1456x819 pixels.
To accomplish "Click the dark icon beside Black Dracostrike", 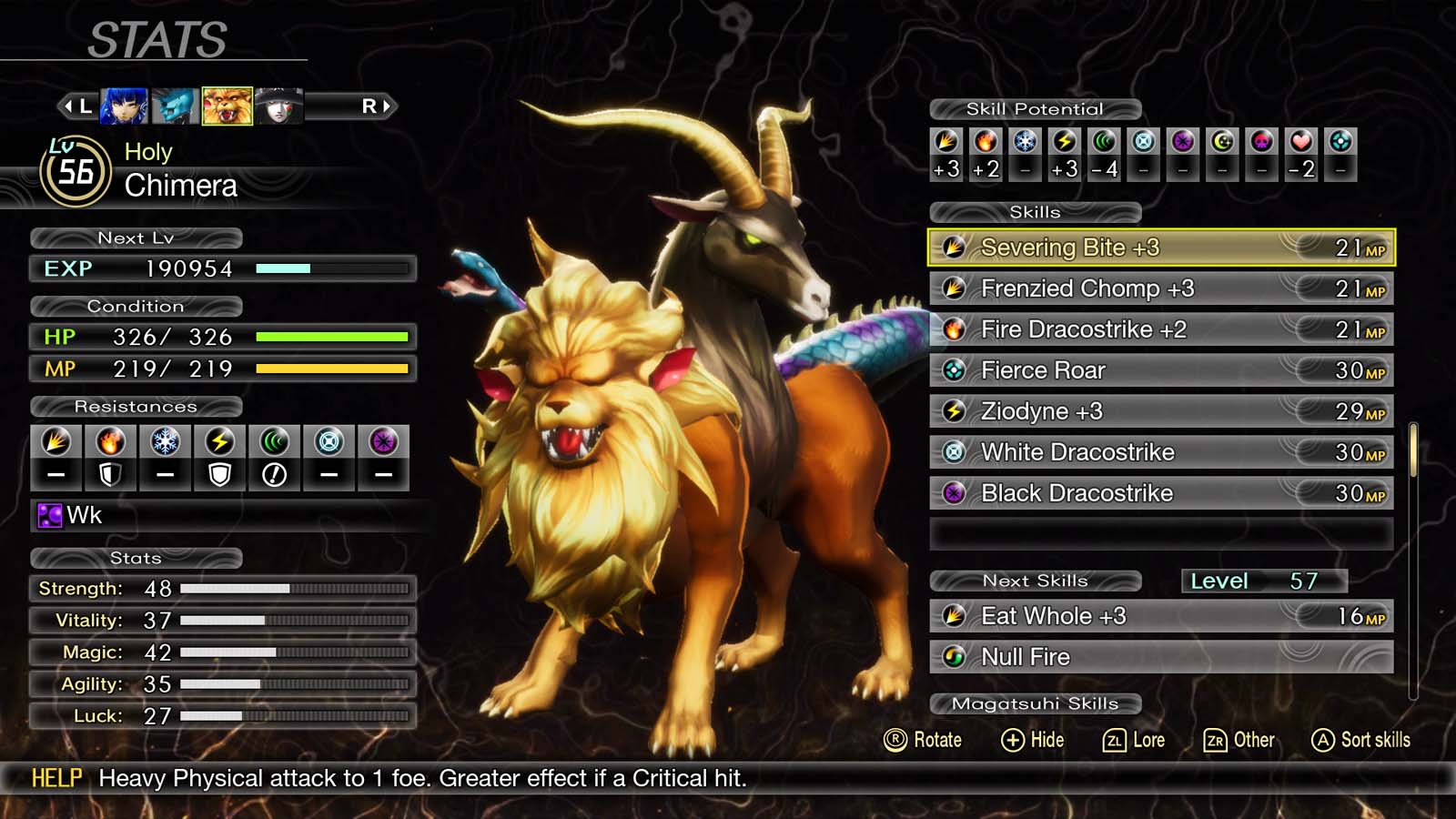I will pos(956,493).
